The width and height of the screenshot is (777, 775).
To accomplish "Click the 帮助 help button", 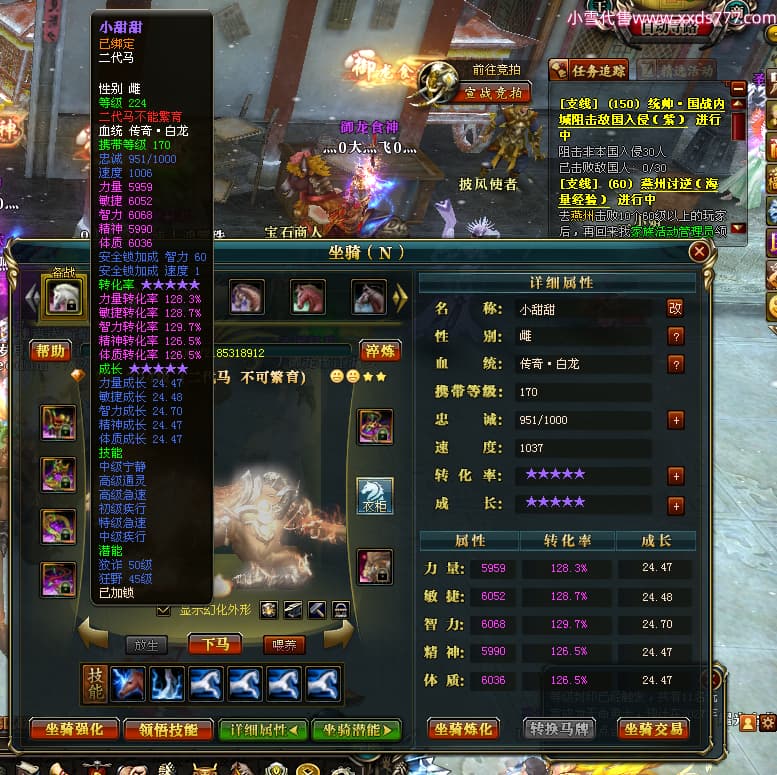I will (x=50, y=351).
